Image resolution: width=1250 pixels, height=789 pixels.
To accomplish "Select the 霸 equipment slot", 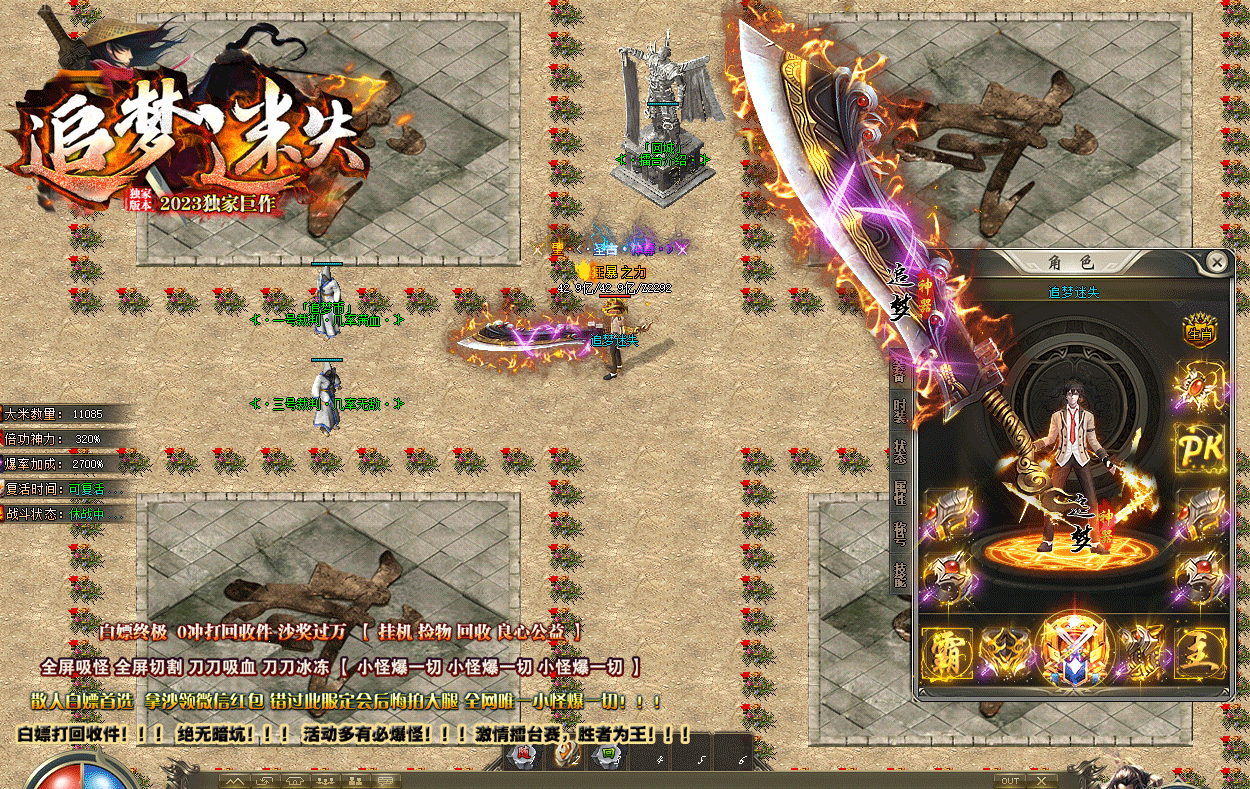I will (x=947, y=653).
